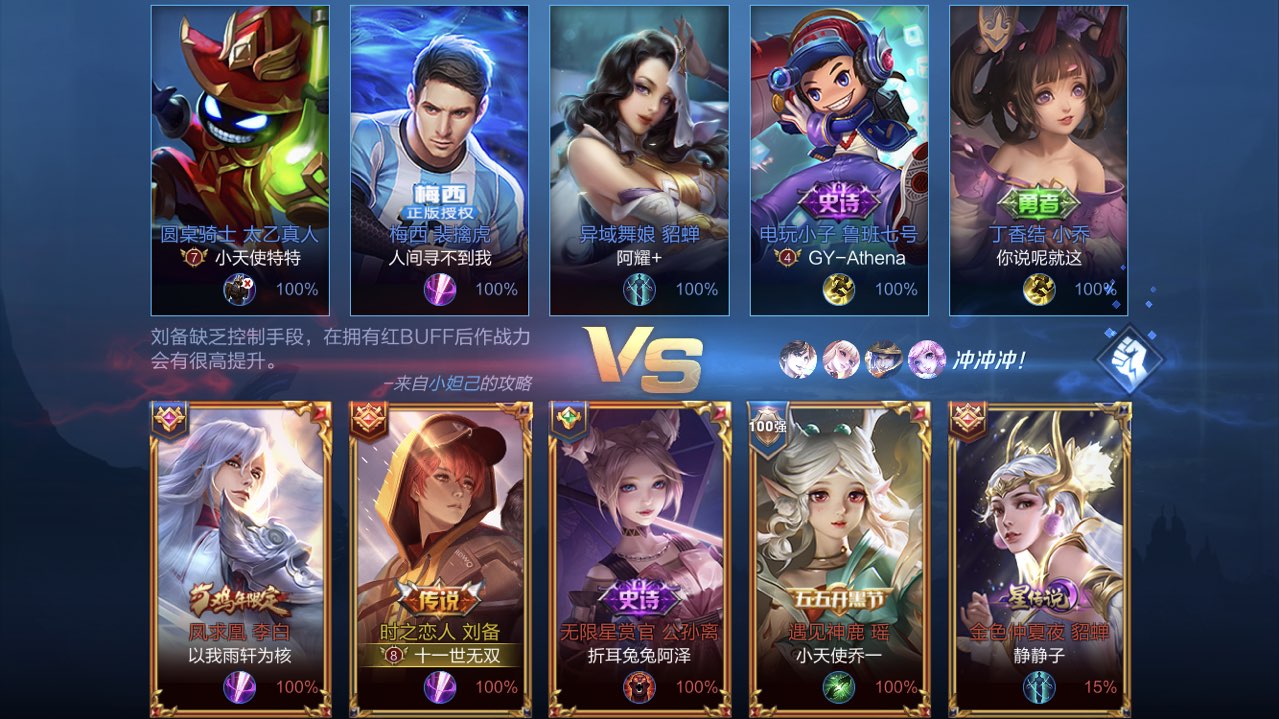Click 静静子's 金色仲夏夜 貂蝉 card
Viewport: 1279px width, 719px height.
(1040, 558)
